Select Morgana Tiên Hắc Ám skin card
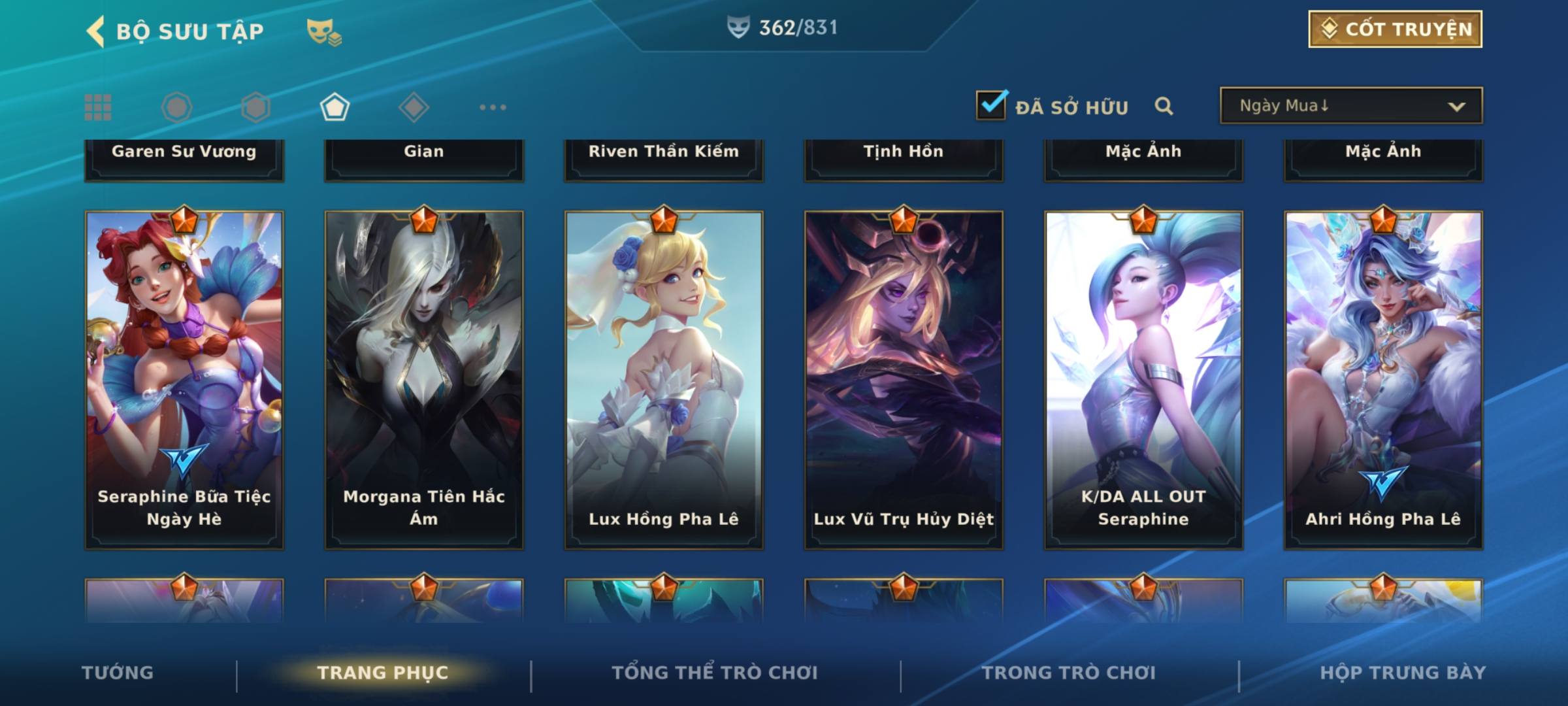Viewport: 1568px width, 706px height. tap(424, 379)
